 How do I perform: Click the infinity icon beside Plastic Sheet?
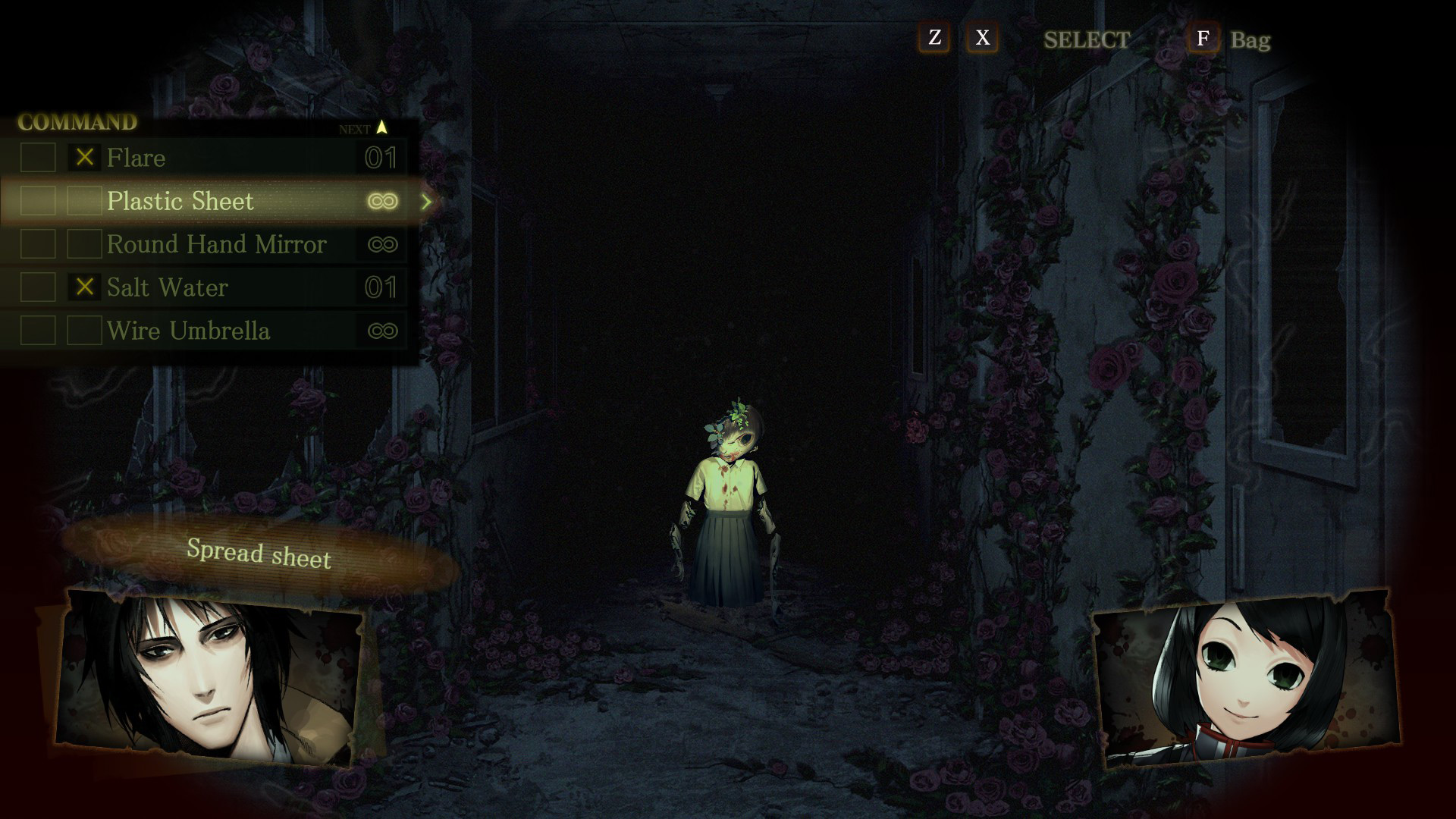point(383,201)
